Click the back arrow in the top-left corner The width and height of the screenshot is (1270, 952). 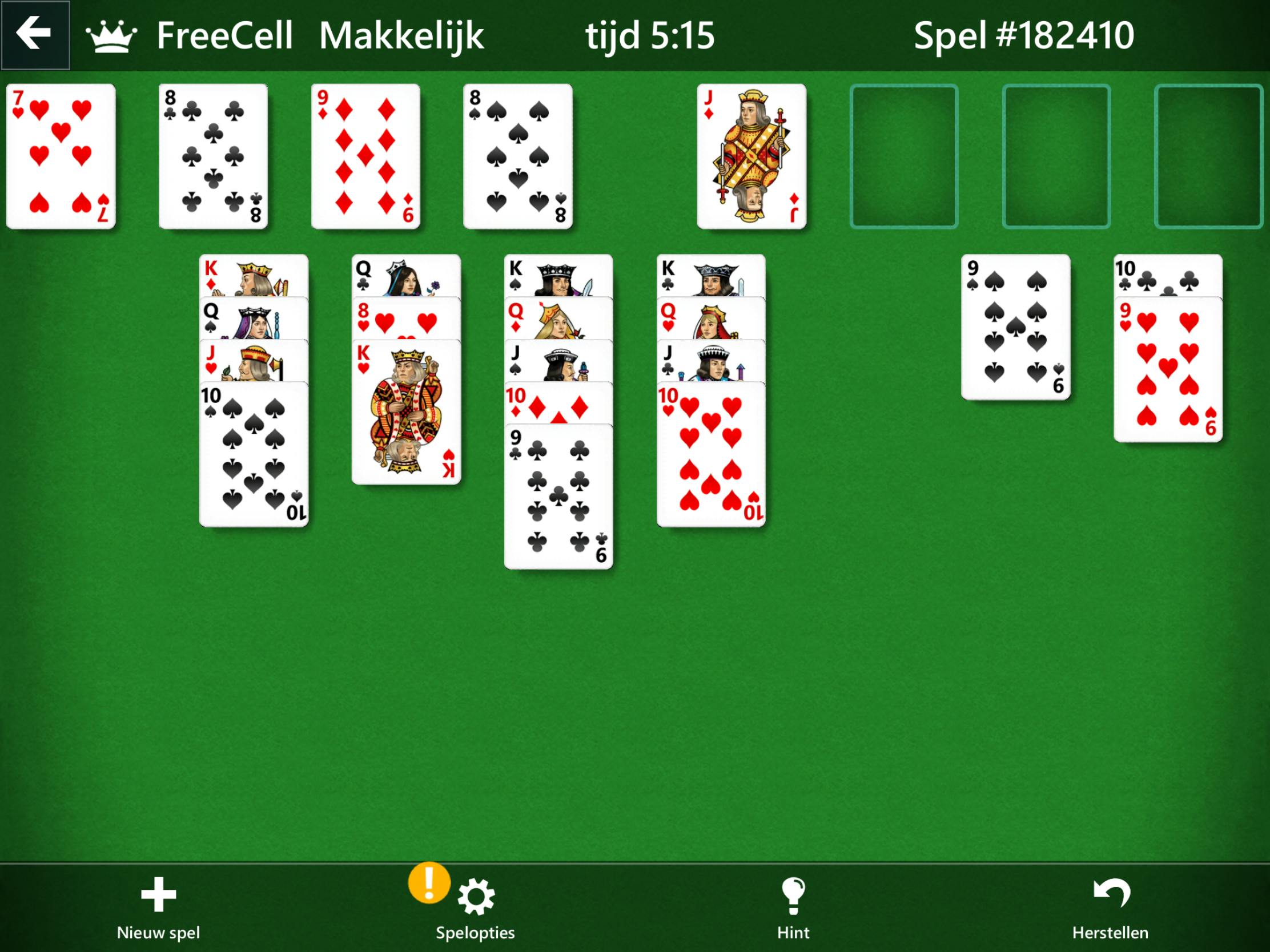(34, 34)
